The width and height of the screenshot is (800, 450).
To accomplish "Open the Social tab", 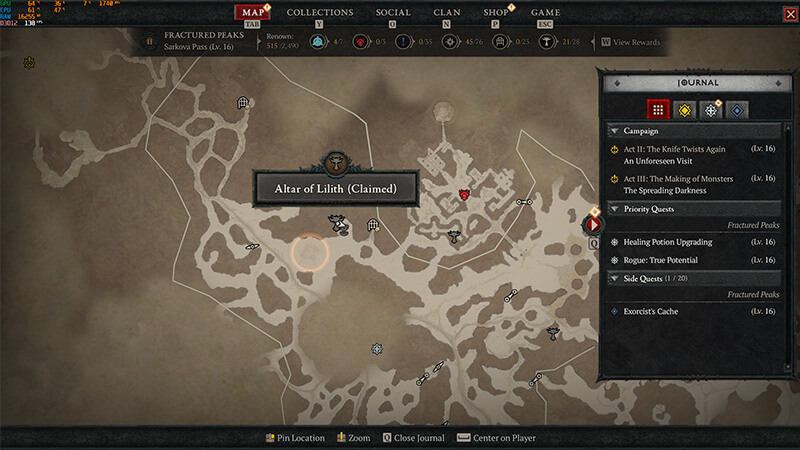I will pos(393,12).
